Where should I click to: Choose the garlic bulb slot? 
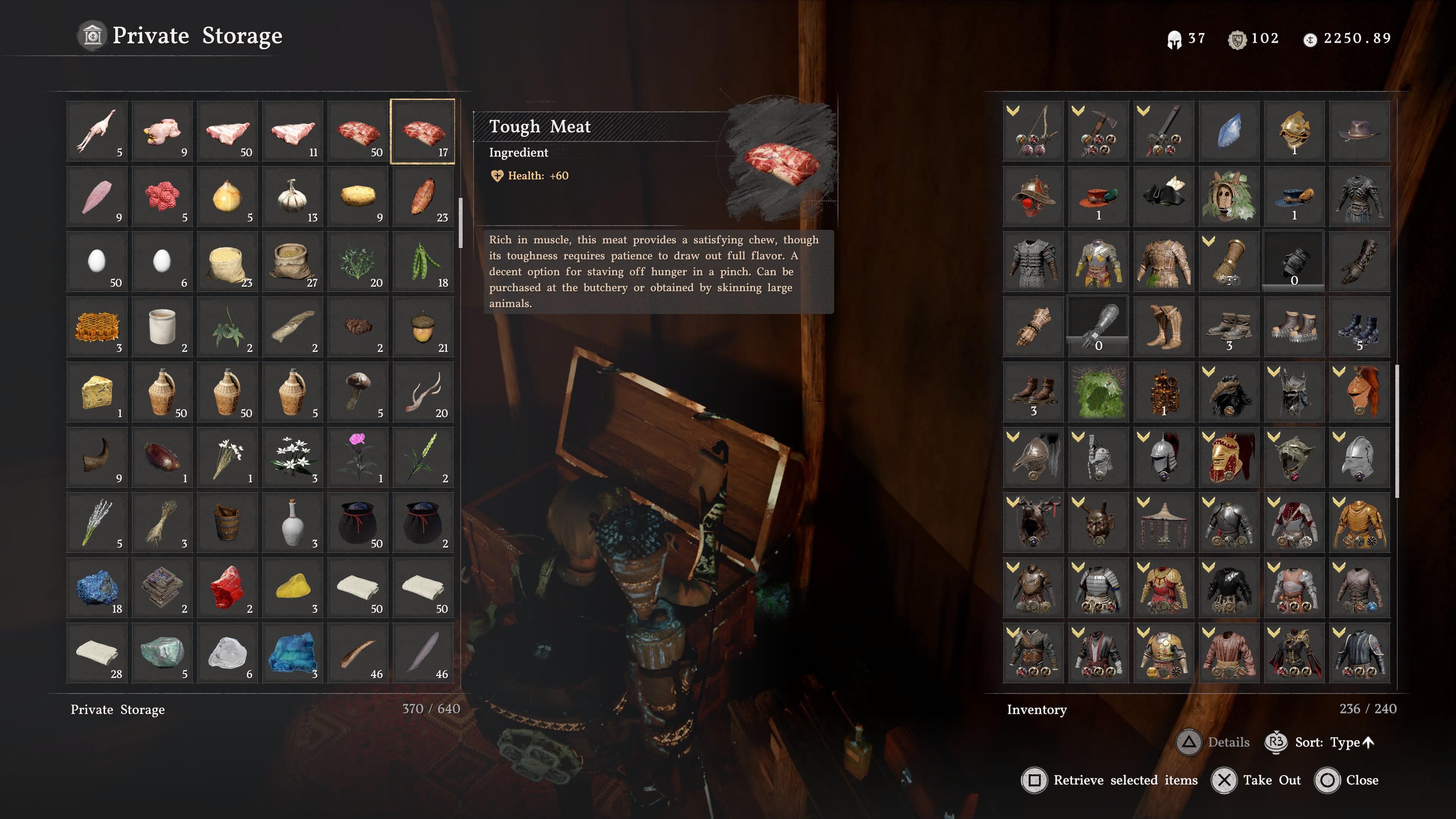(293, 197)
